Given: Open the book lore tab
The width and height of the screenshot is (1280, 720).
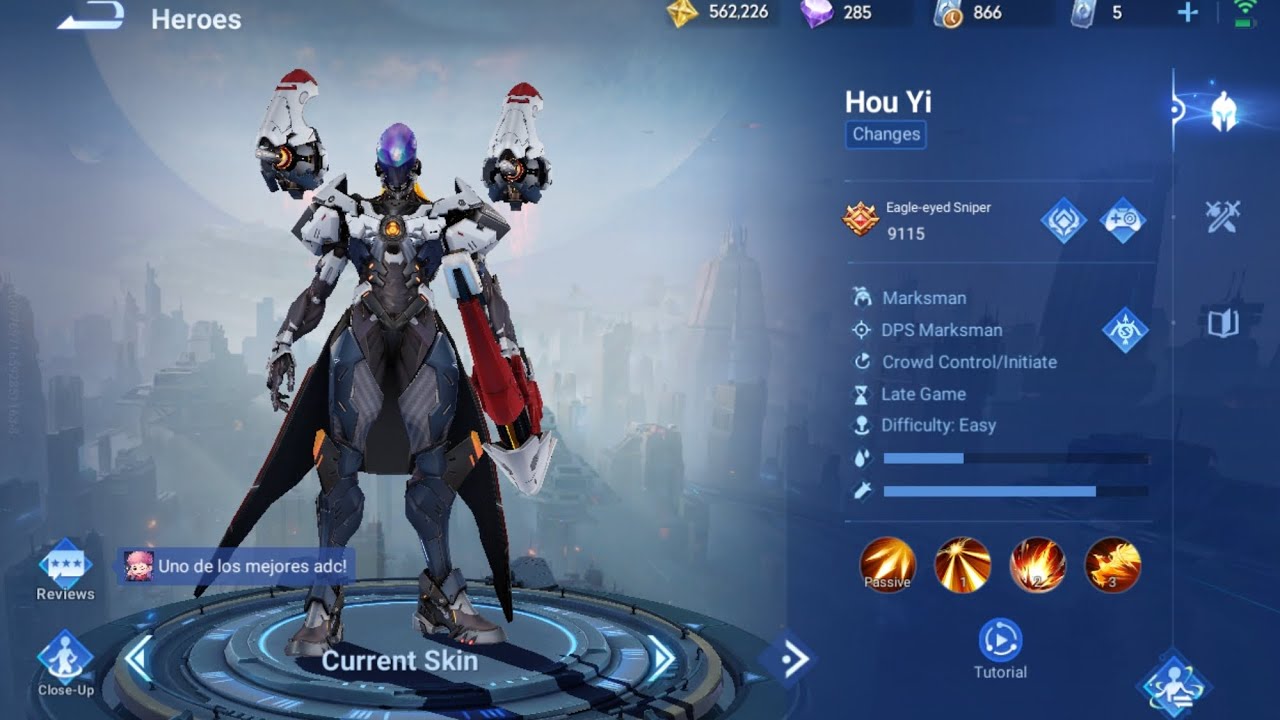Looking at the screenshot, I should coord(1223,322).
